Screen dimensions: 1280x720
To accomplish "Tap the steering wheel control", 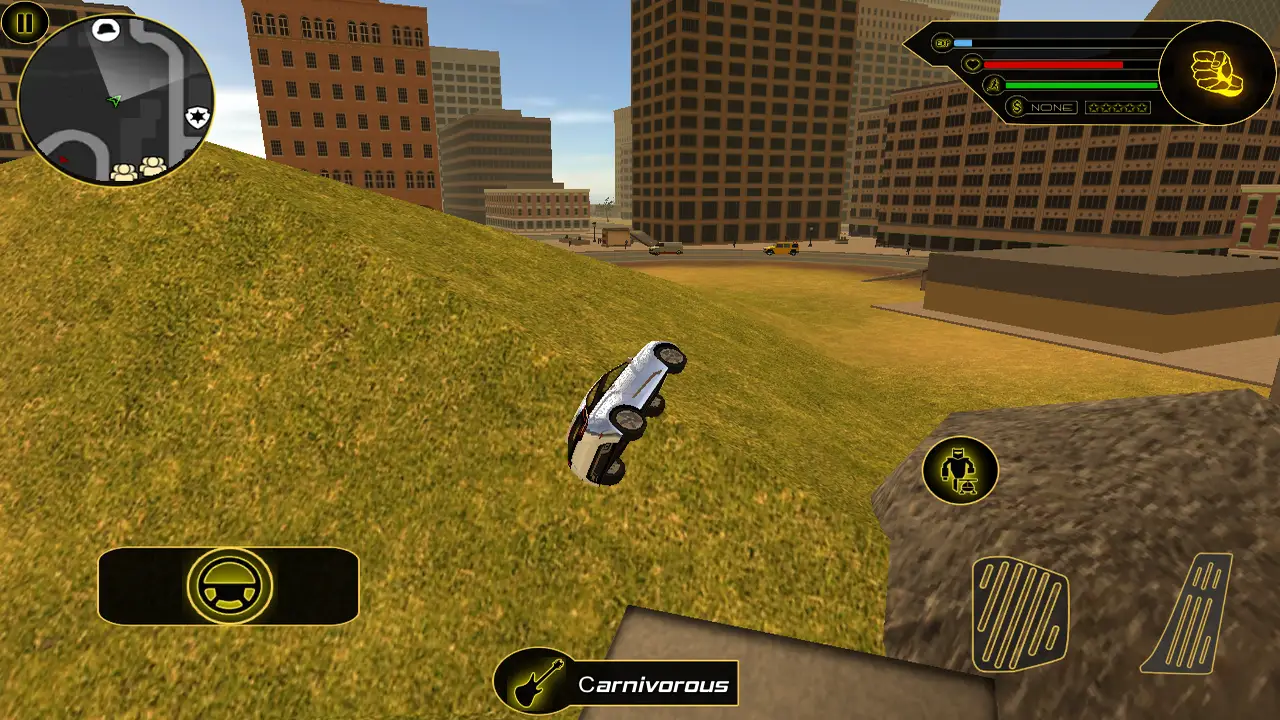I will coord(229,586).
